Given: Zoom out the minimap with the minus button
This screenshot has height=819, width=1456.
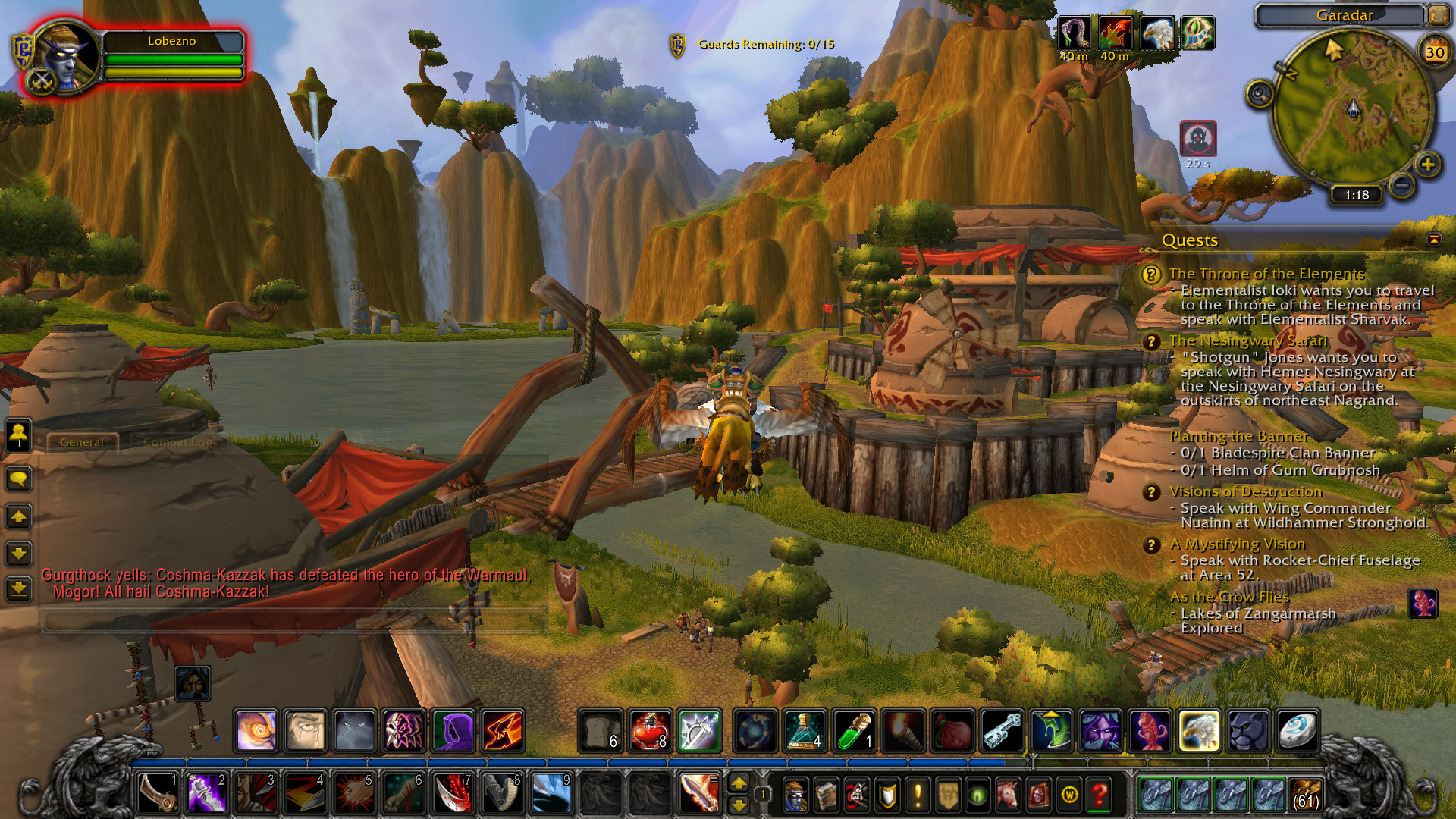Looking at the screenshot, I should coord(1402,184).
